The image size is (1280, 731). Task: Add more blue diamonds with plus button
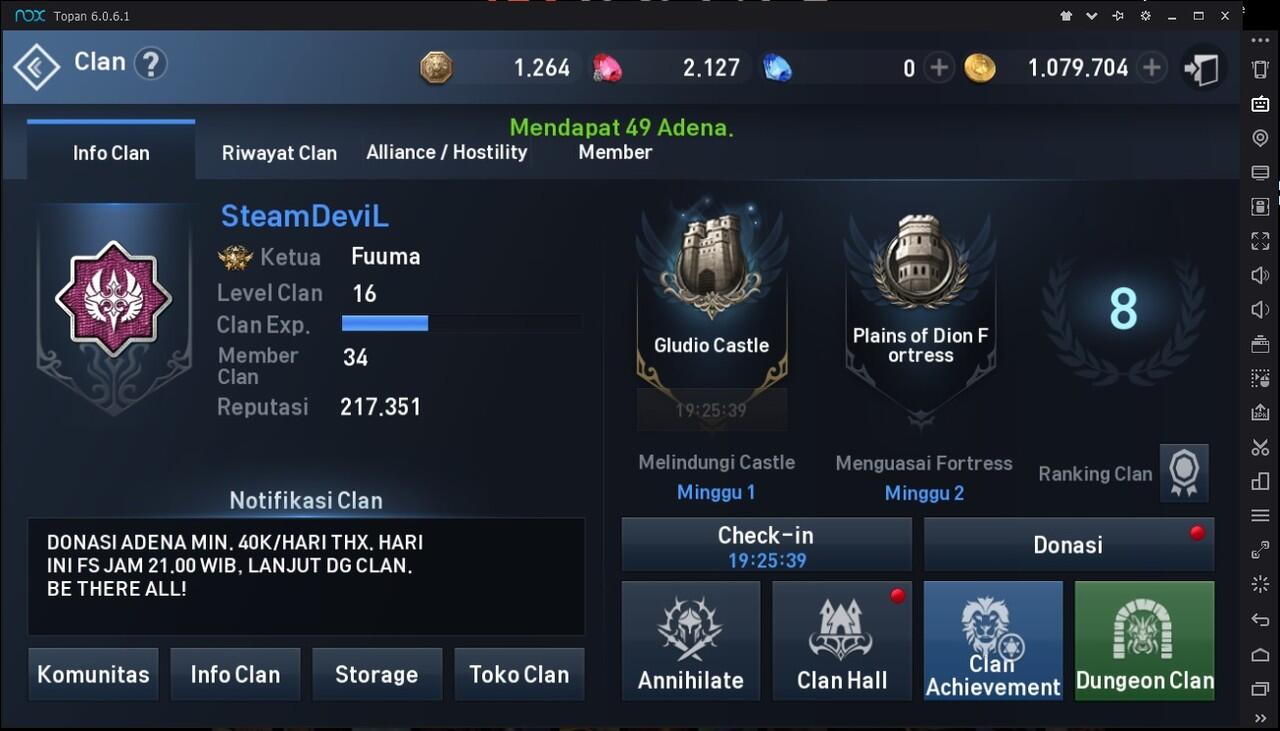click(938, 68)
